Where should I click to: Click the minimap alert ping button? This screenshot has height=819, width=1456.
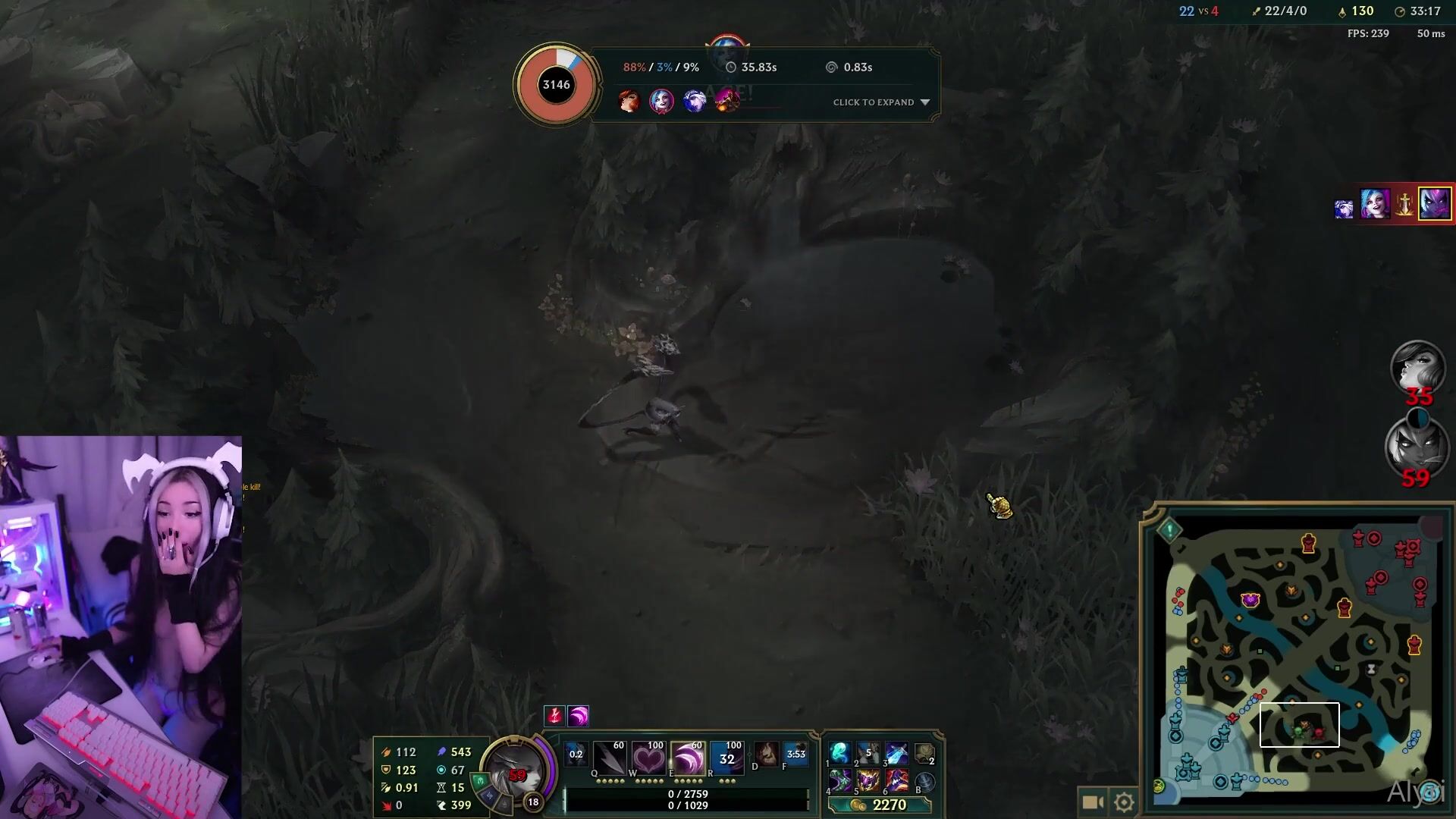[x=1170, y=530]
